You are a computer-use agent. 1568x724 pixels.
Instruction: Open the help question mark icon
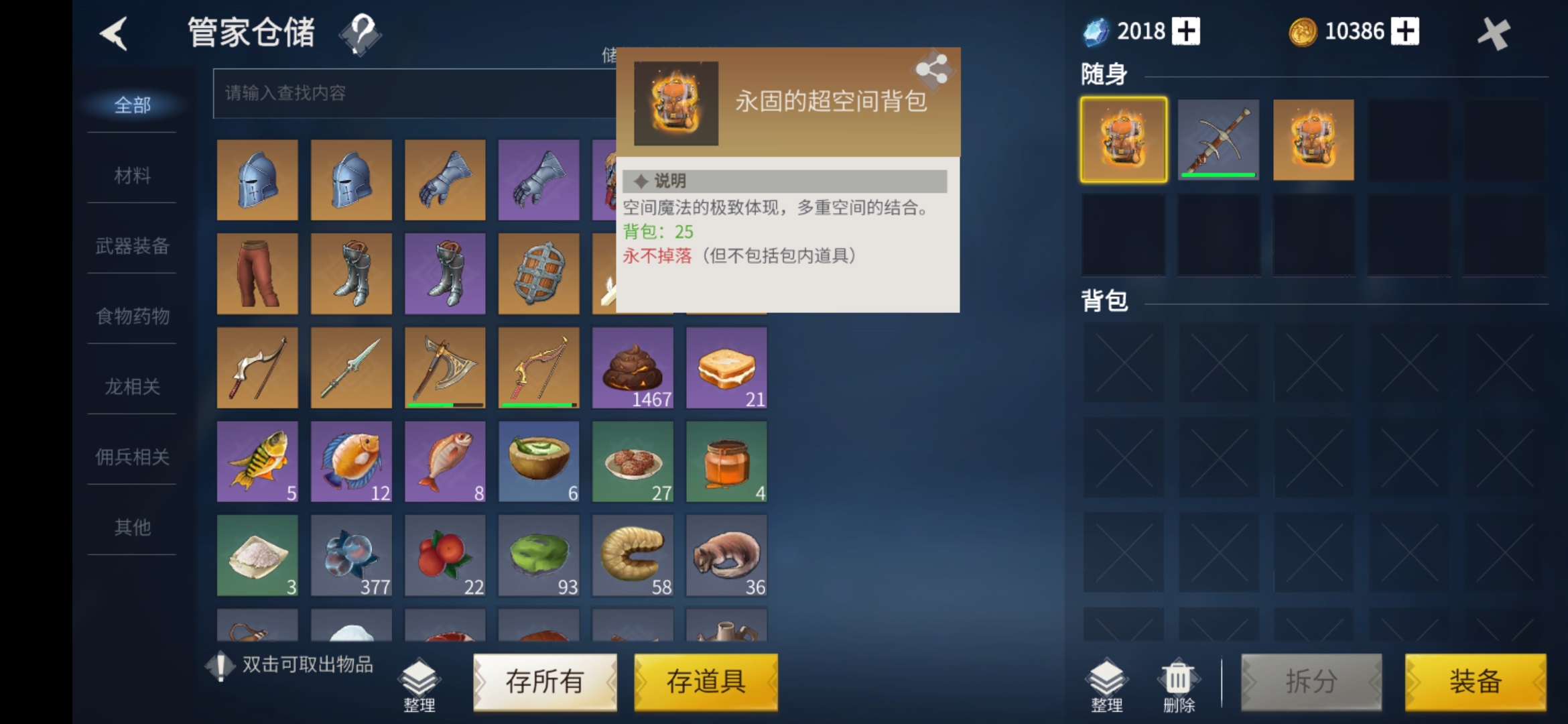(361, 37)
